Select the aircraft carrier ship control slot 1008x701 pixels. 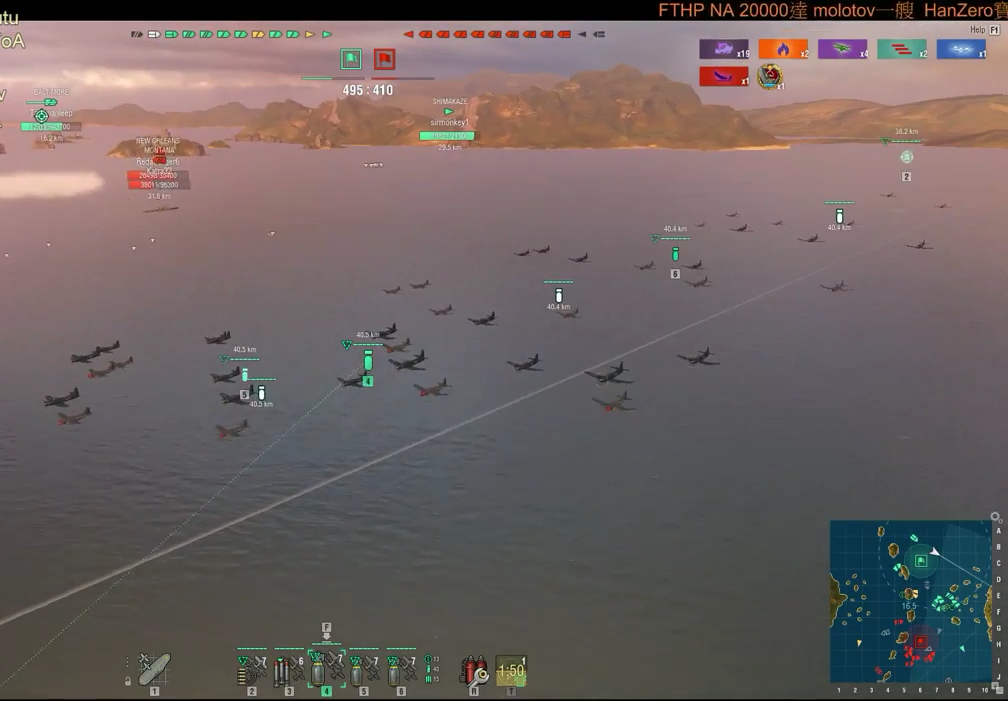pos(154,669)
